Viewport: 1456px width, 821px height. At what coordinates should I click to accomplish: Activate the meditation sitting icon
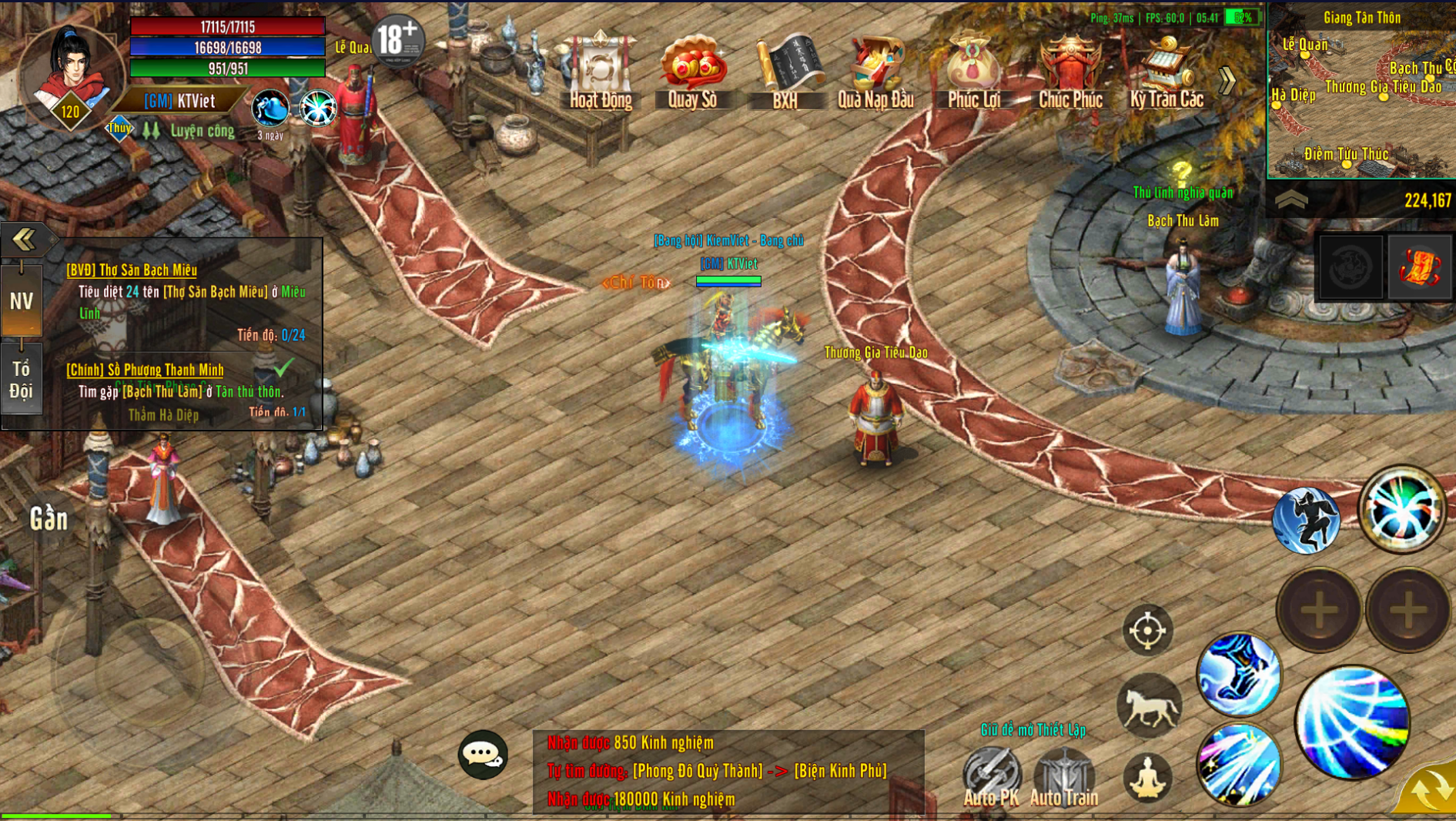[1147, 778]
